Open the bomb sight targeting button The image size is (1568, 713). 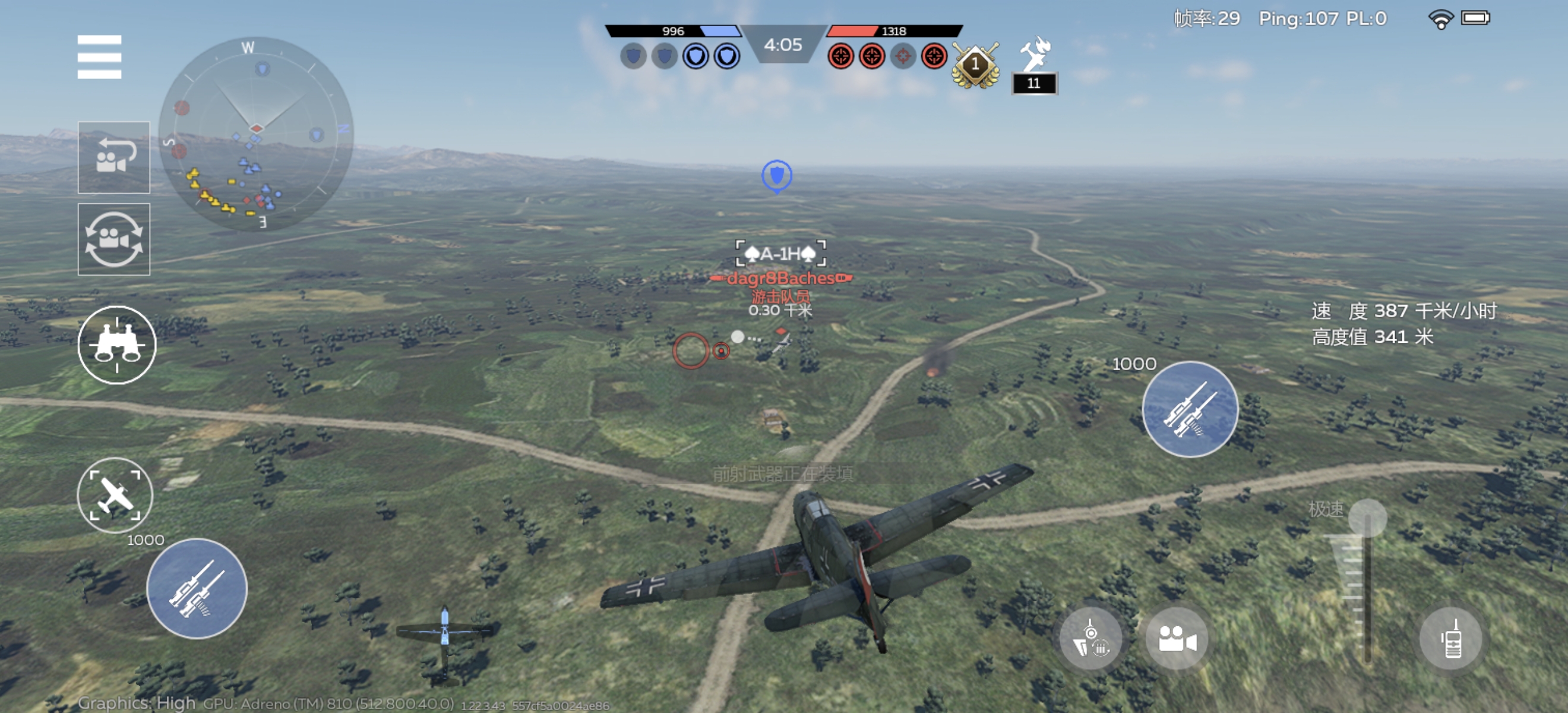click(1091, 639)
